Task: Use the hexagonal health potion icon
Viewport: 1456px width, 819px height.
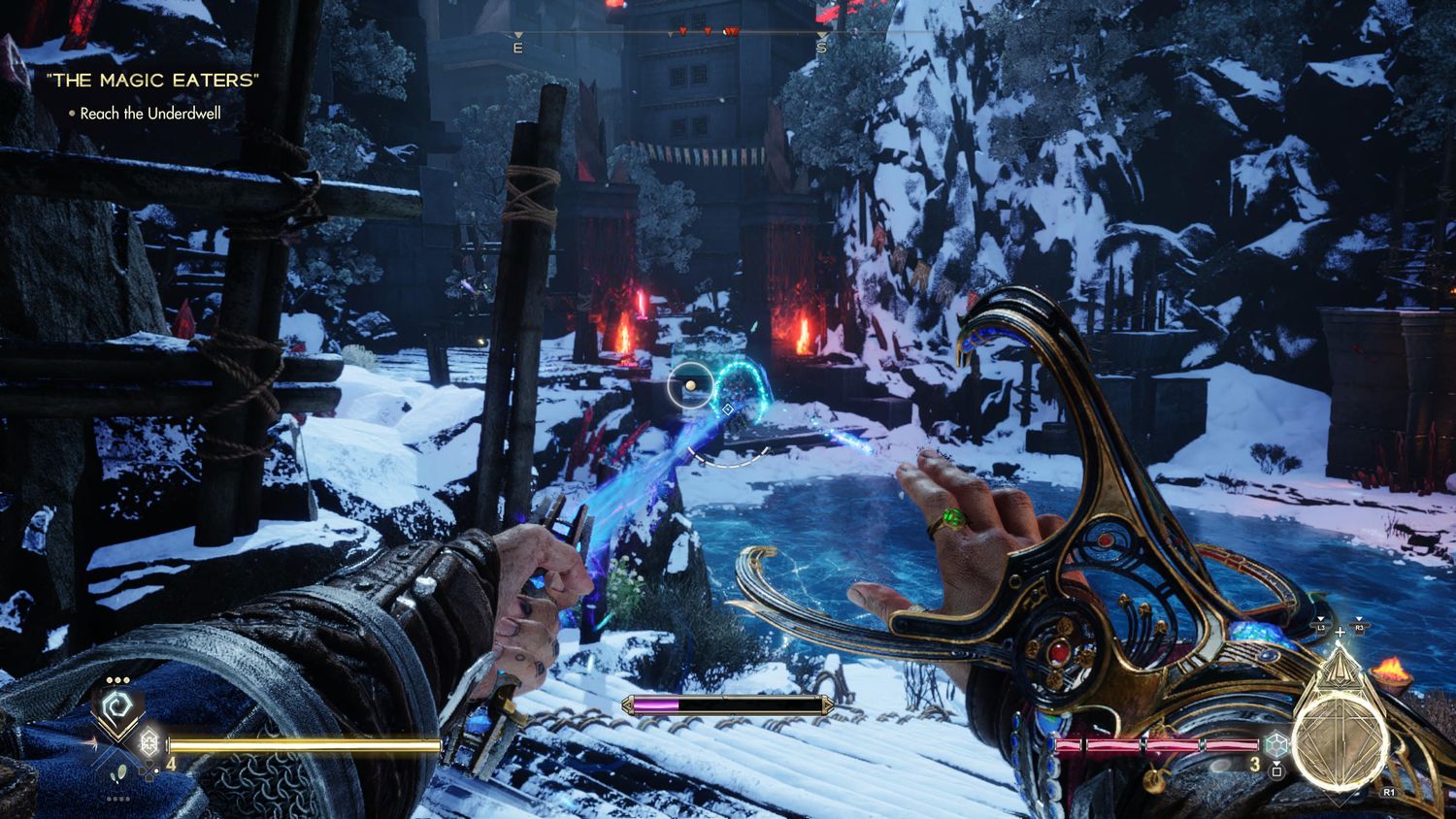Action: tap(149, 743)
